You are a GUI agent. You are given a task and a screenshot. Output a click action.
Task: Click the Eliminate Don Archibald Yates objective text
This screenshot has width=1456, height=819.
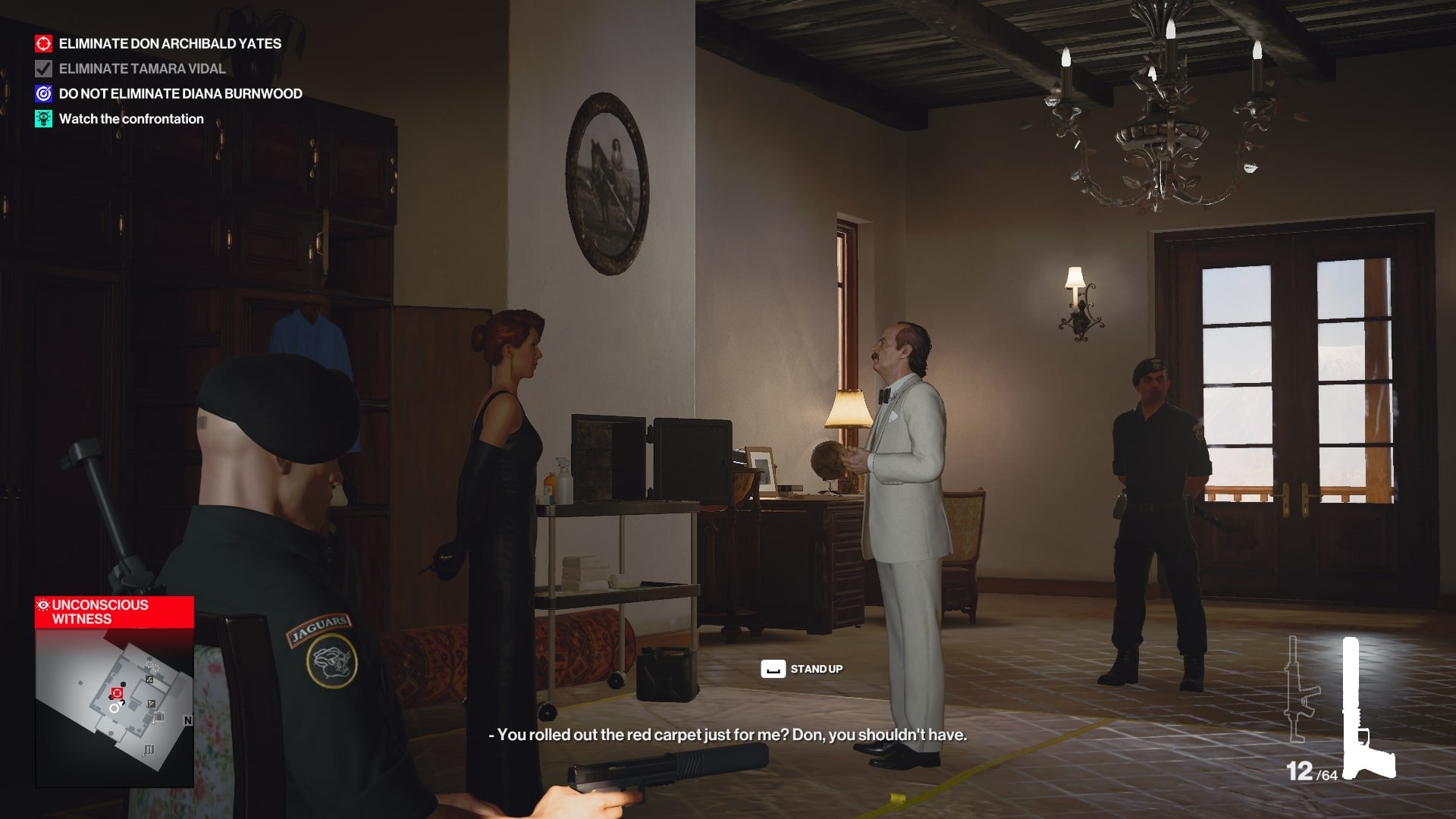[x=169, y=44]
